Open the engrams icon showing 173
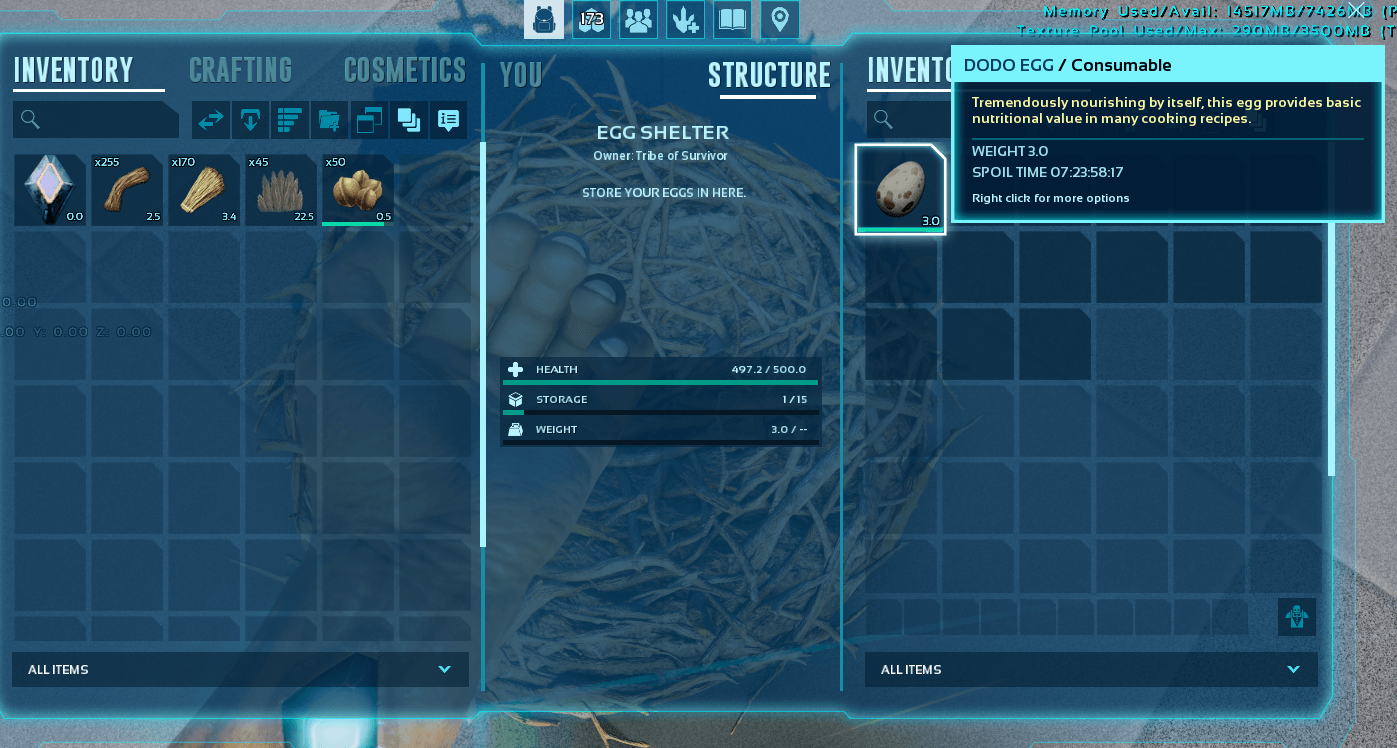 591,19
